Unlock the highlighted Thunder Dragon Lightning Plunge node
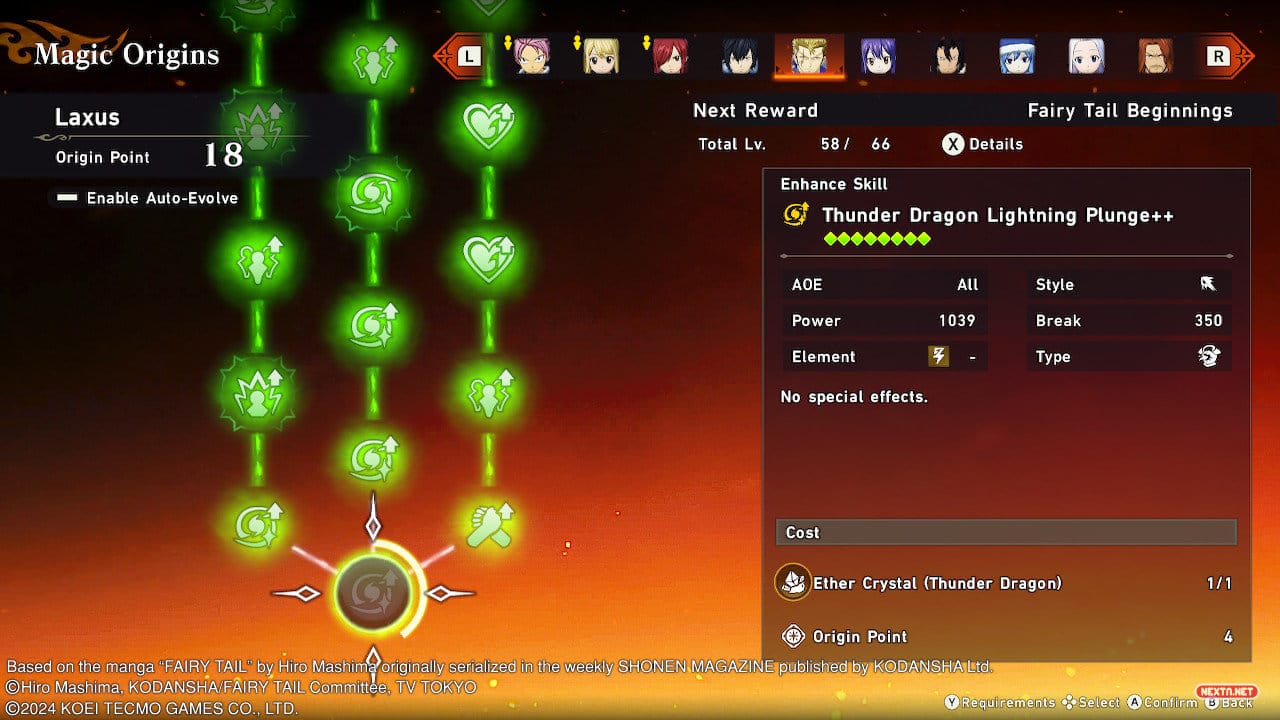The image size is (1280, 720). point(373,593)
